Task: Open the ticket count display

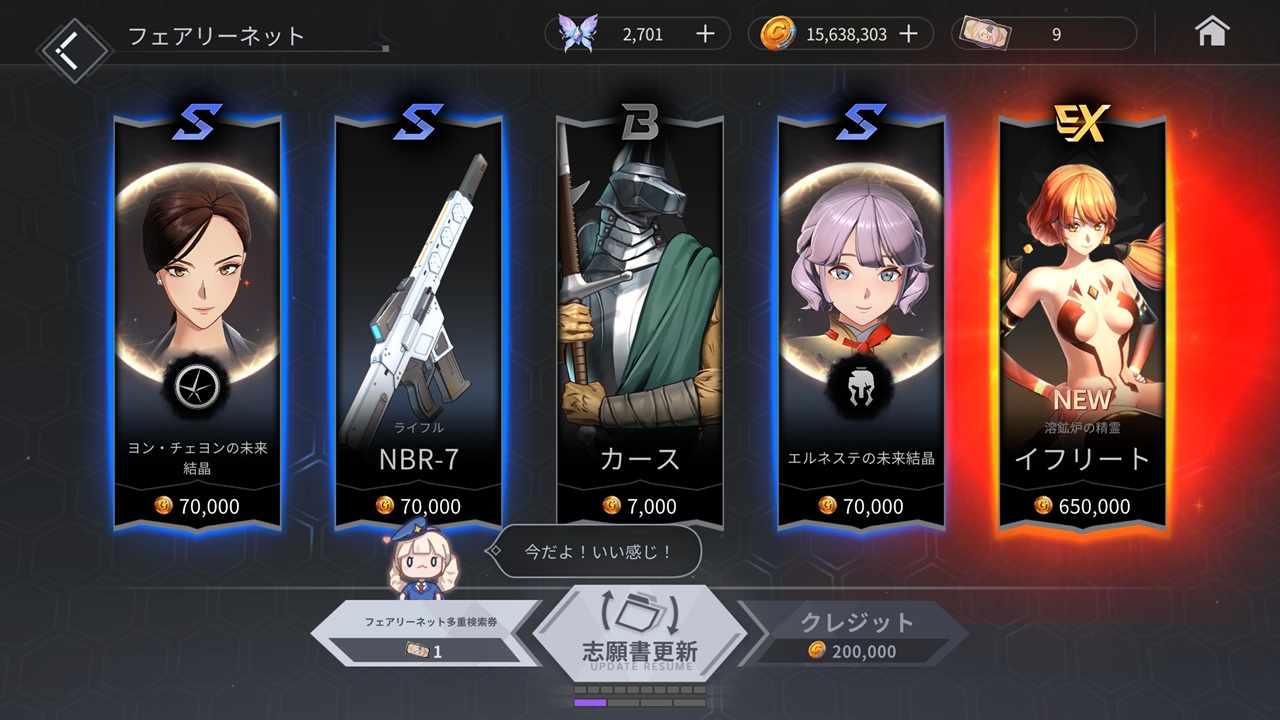Action: (1045, 34)
